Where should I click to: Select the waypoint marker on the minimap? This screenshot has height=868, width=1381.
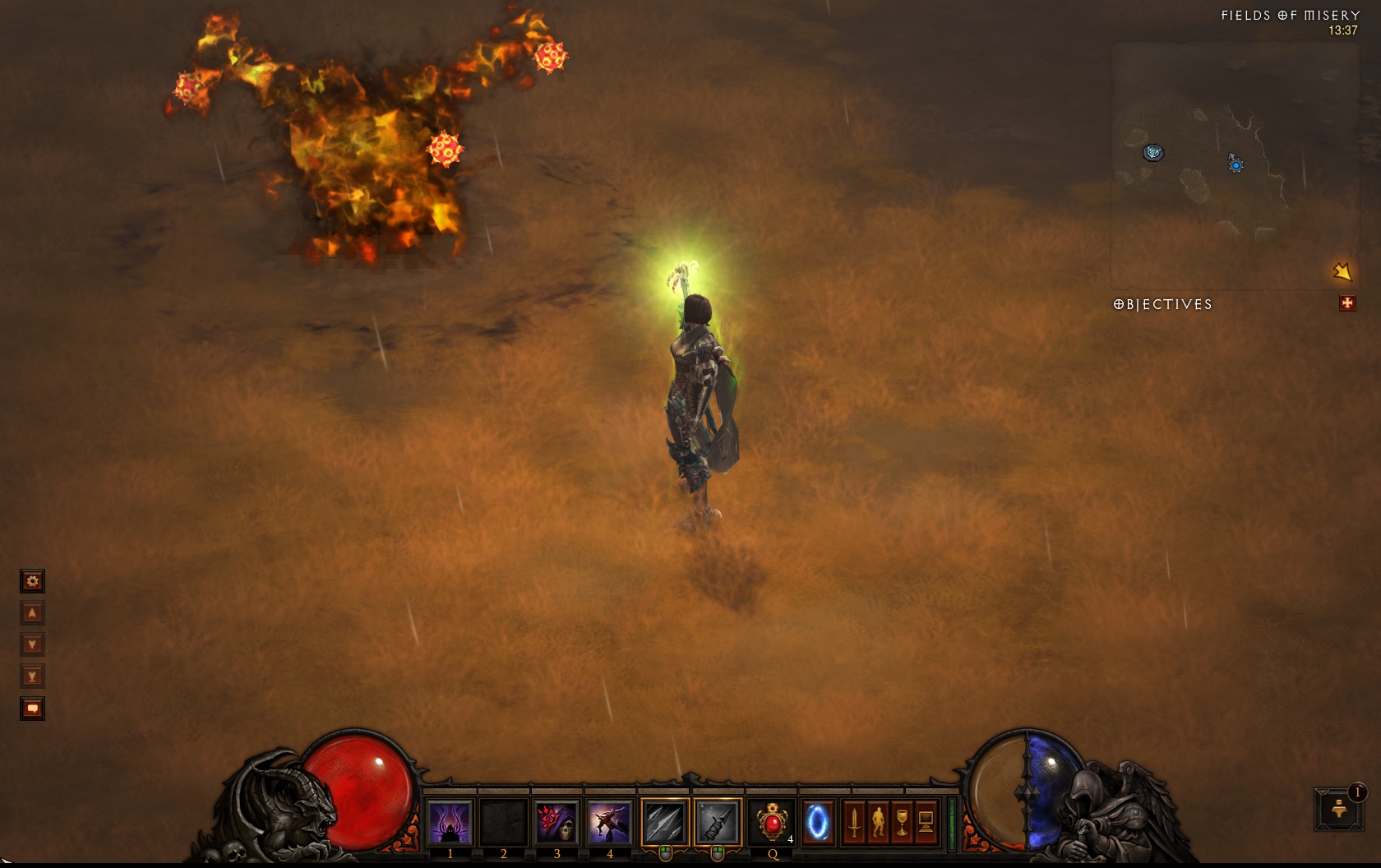click(1153, 152)
